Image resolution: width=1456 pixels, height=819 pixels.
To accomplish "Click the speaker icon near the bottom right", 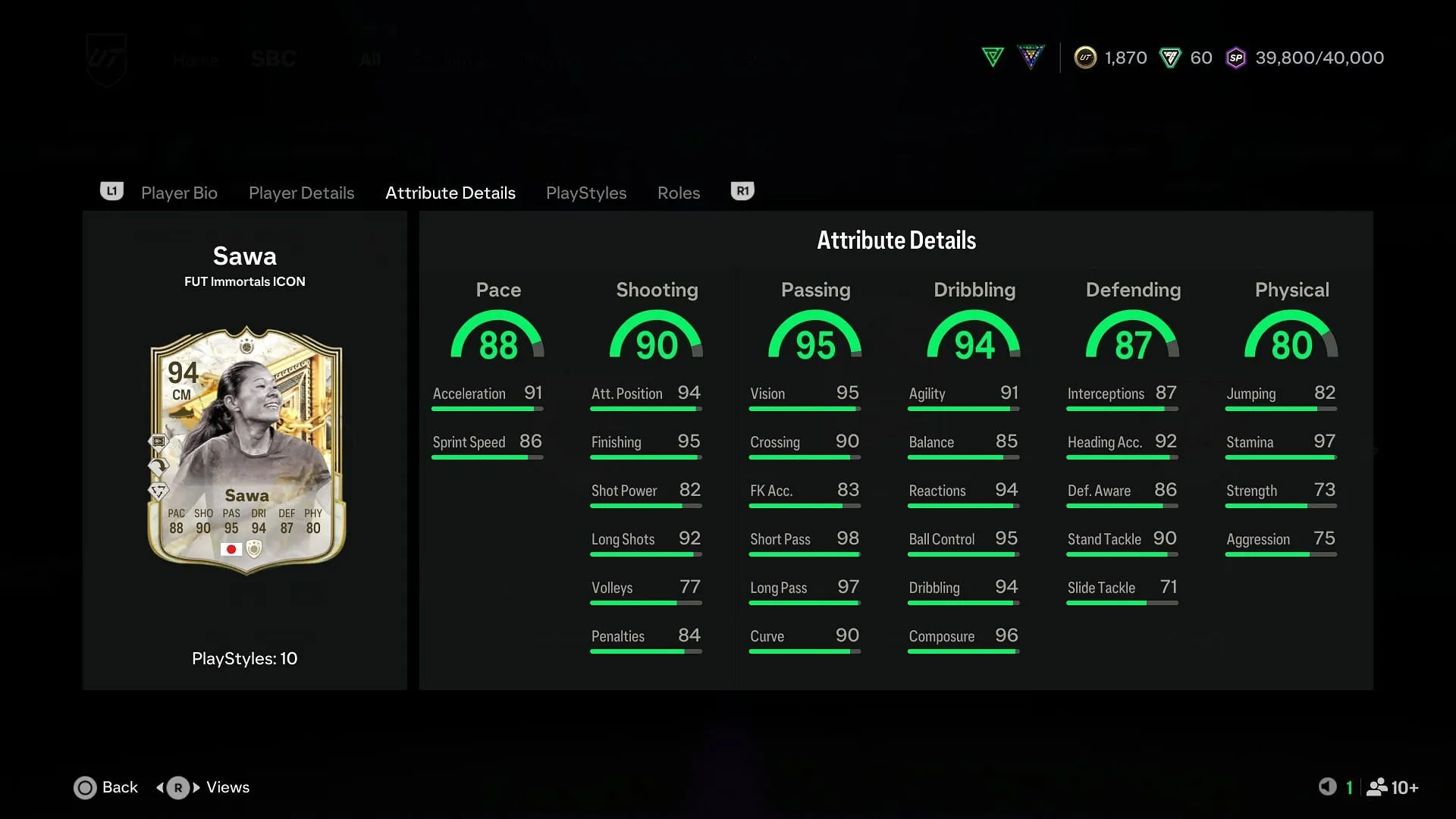I will tap(1327, 787).
